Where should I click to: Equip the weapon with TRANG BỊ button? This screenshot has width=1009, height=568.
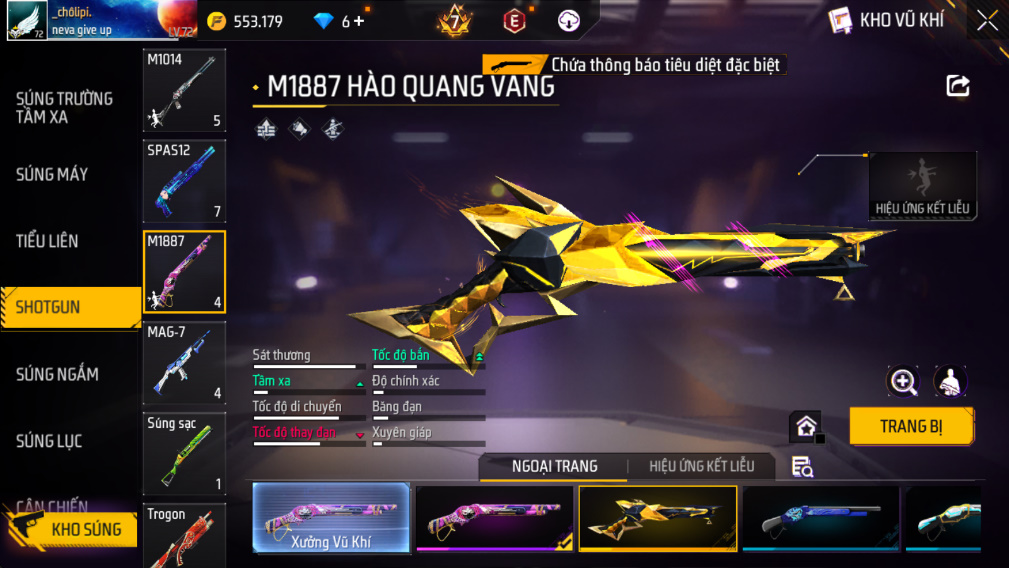pyautogui.click(x=911, y=426)
